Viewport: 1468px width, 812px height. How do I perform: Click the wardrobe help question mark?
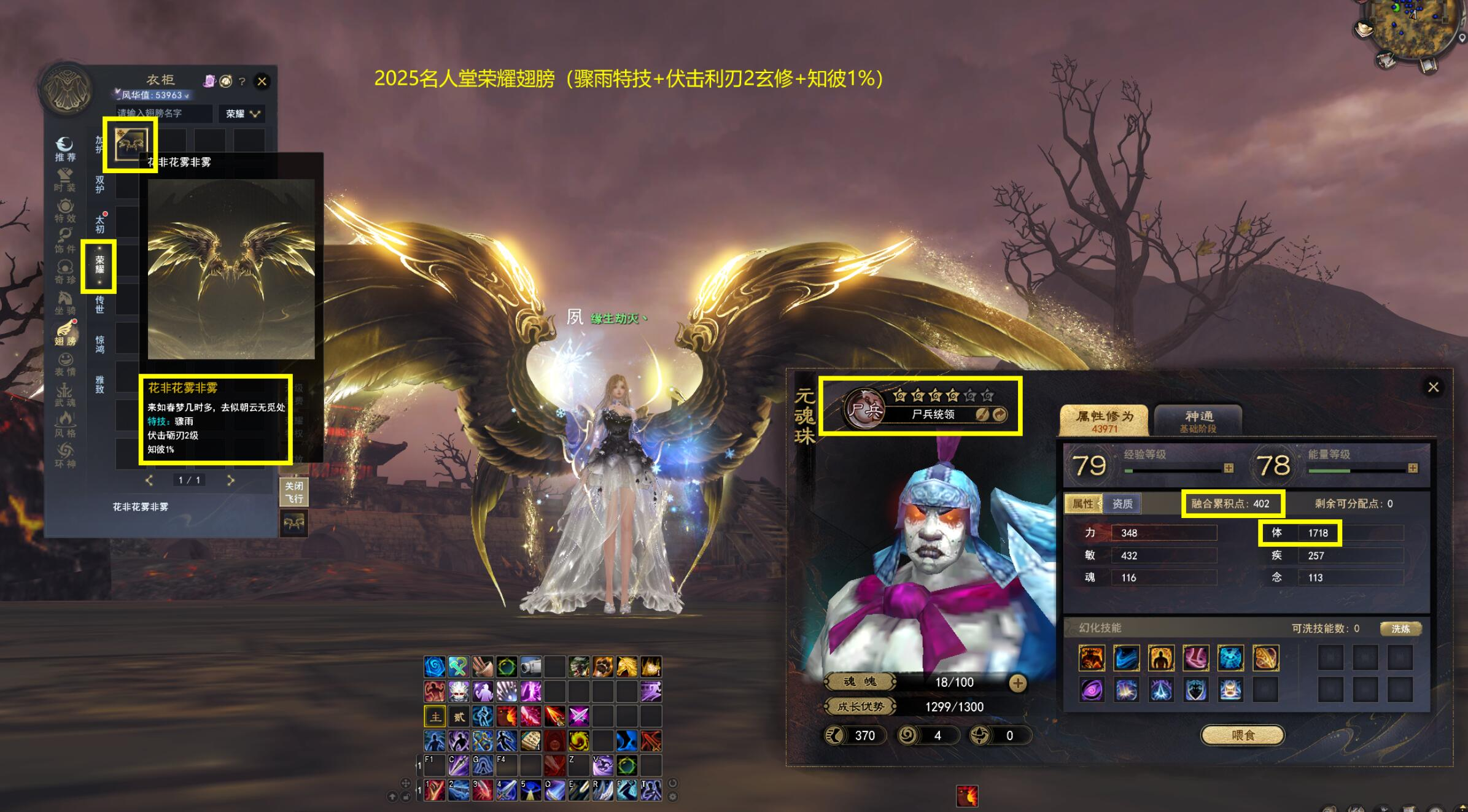pos(242,82)
